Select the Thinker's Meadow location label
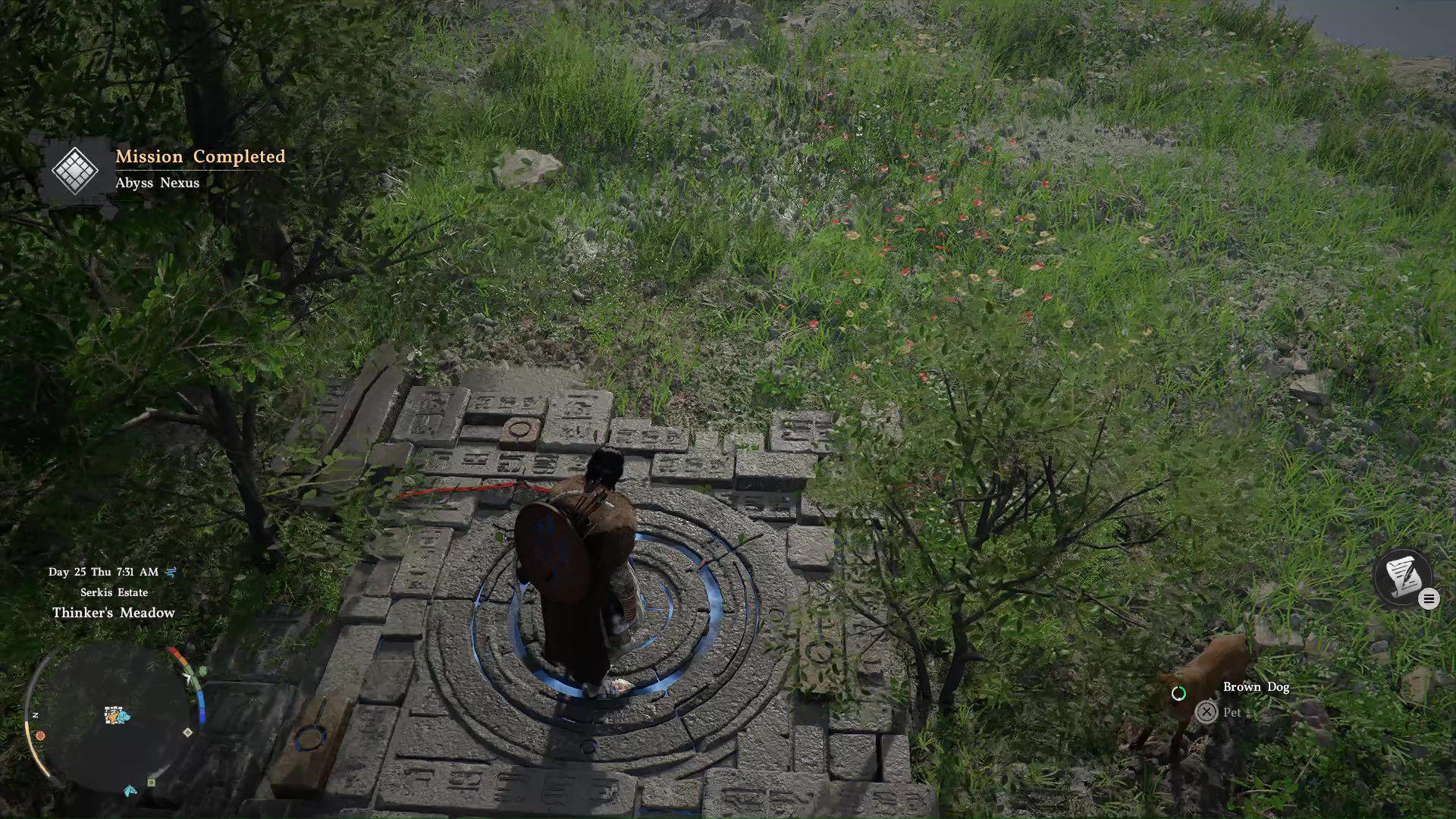1456x819 pixels. (x=115, y=613)
